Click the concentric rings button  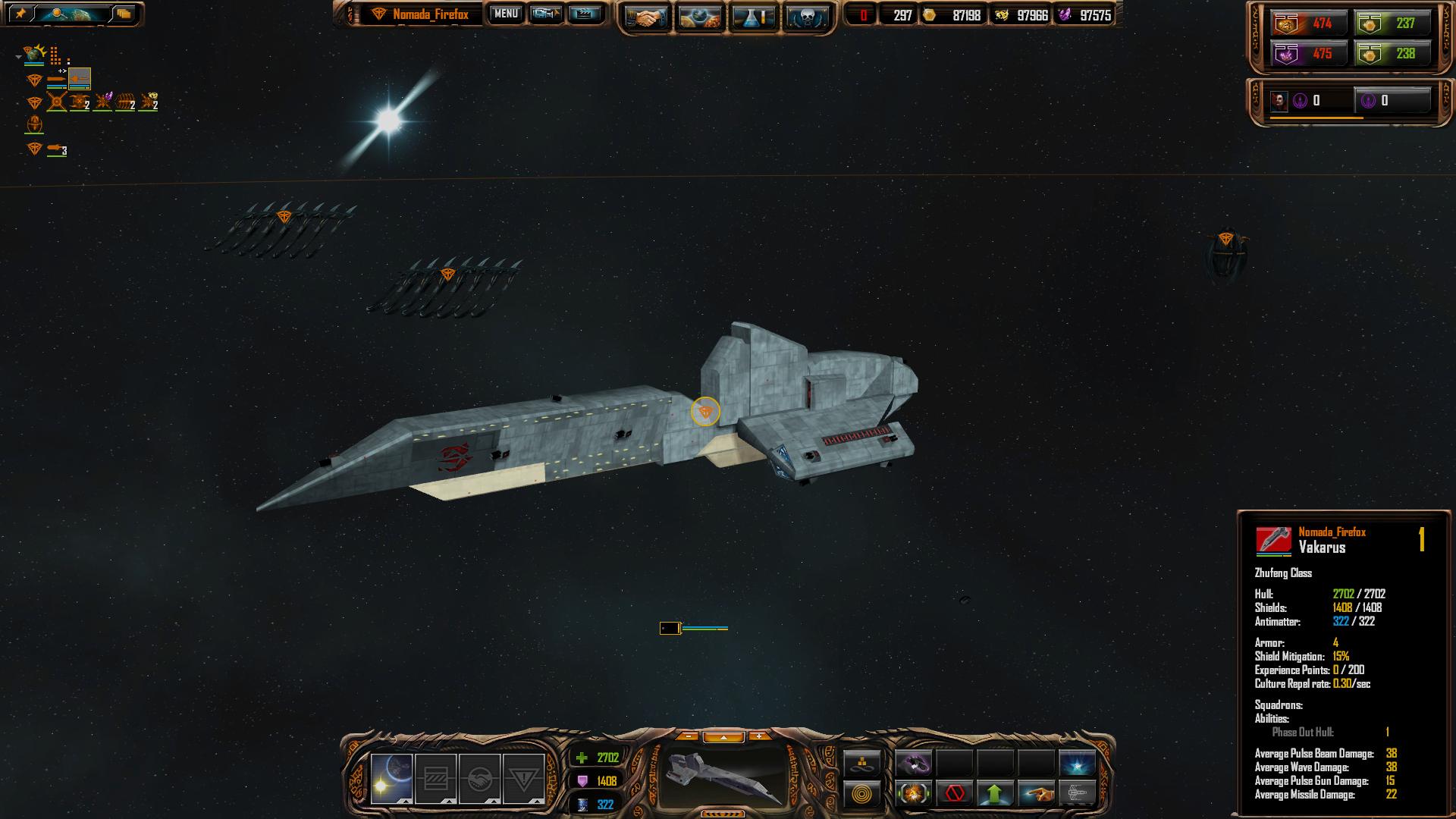(862, 794)
